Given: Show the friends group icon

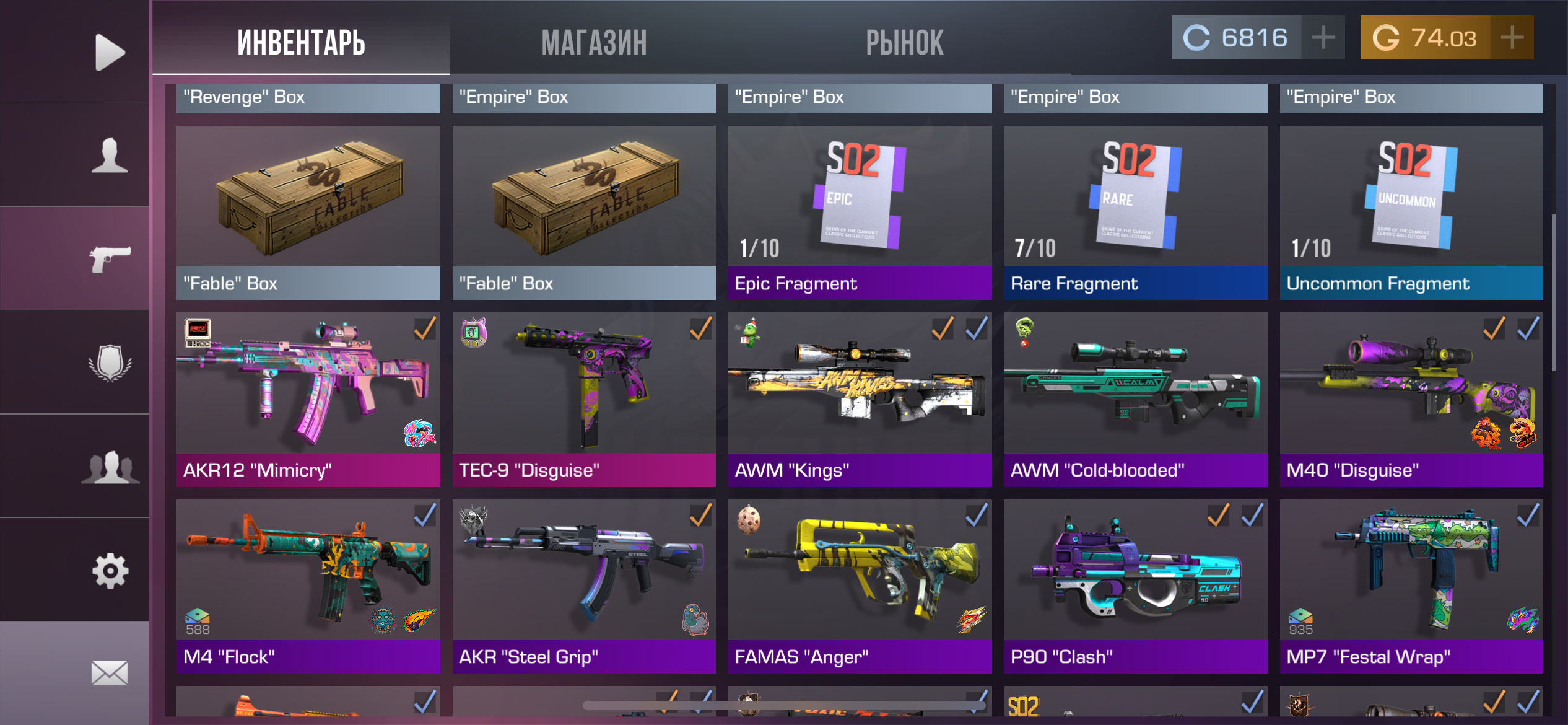Looking at the screenshot, I should click(x=110, y=467).
